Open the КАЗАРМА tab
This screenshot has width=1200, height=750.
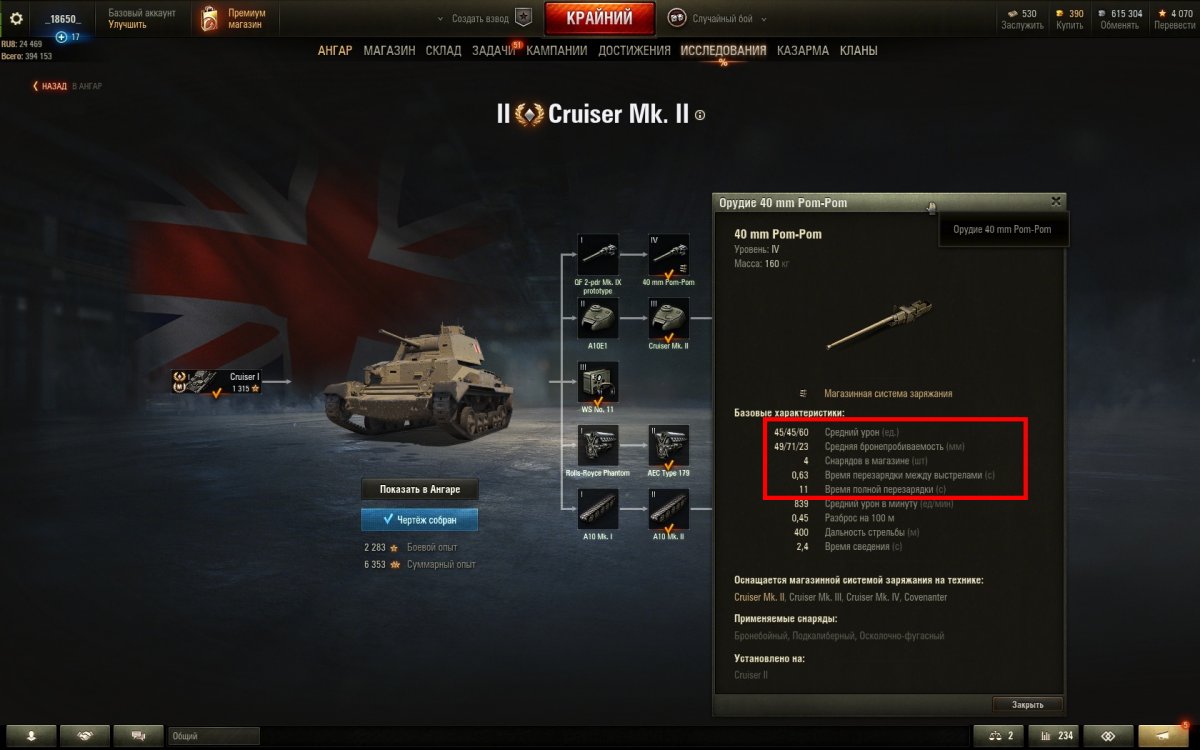click(x=802, y=50)
